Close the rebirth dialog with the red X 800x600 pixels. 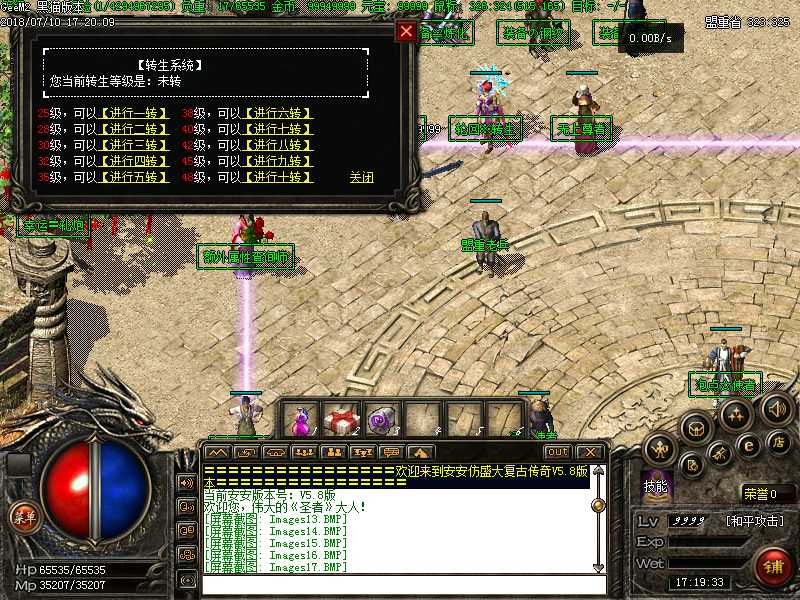tap(406, 32)
